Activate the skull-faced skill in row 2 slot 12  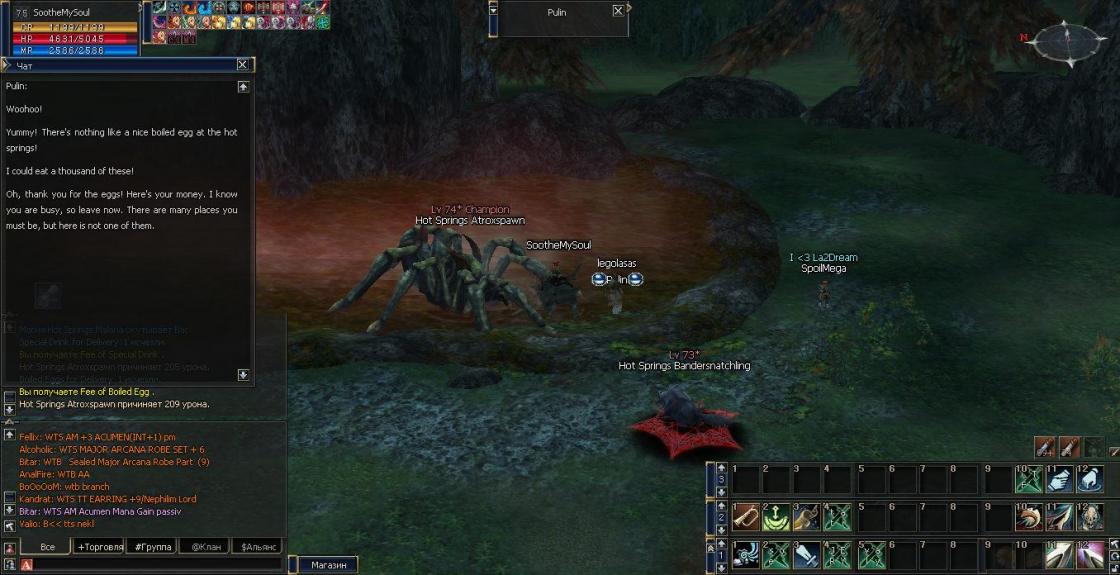click(1090, 517)
